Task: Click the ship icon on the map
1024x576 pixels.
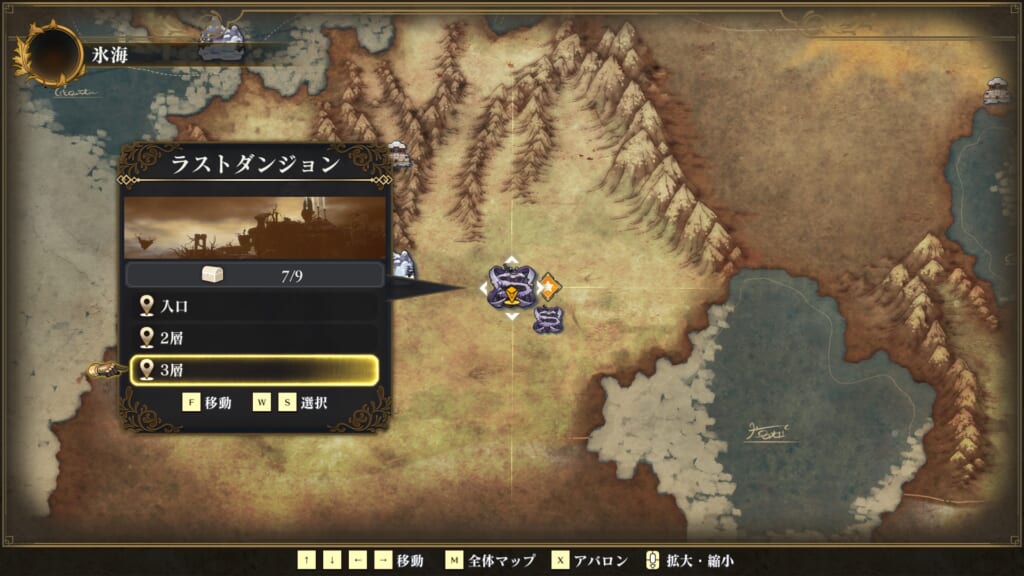Action: [x=104, y=370]
